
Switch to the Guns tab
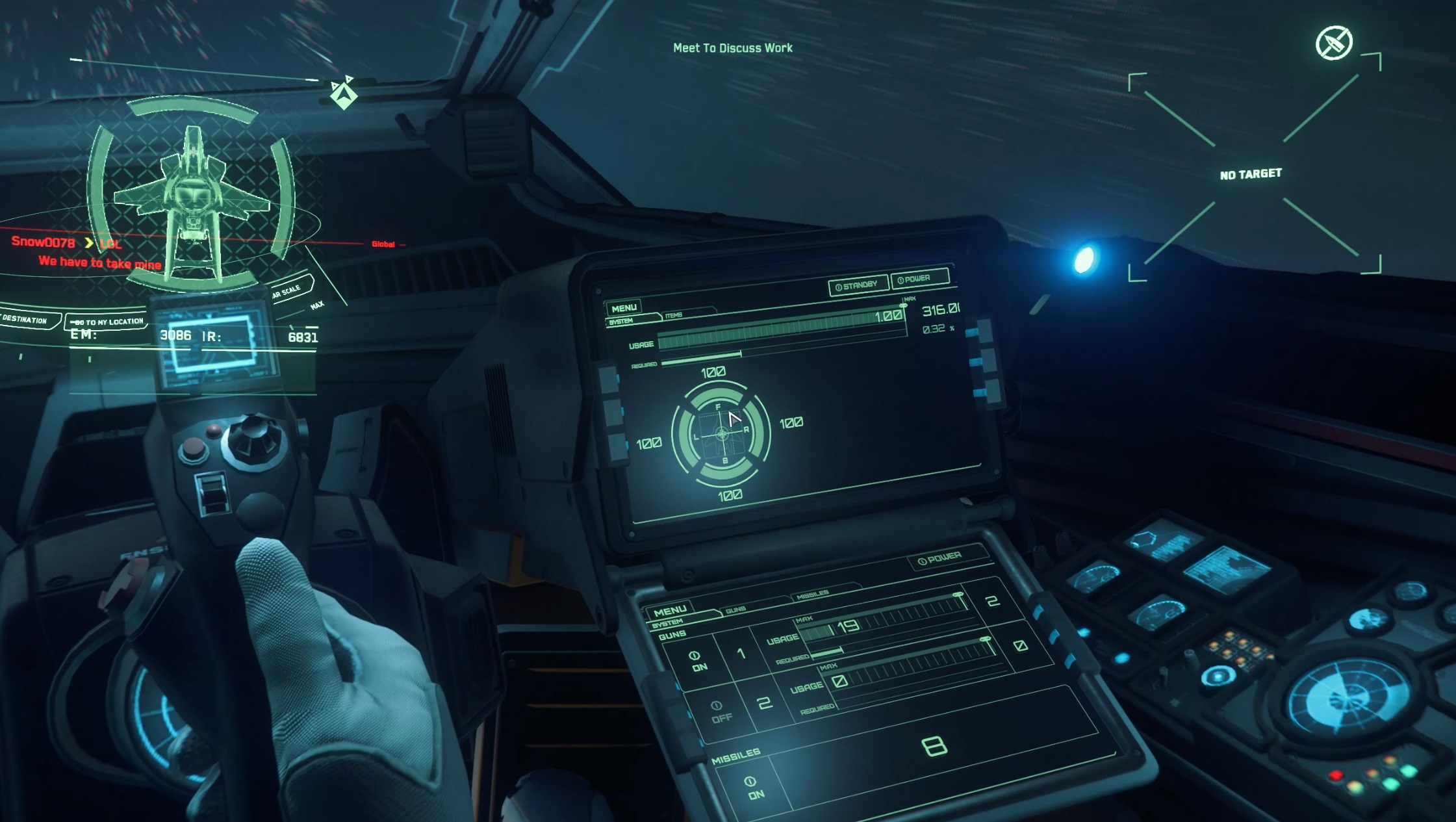(735, 610)
